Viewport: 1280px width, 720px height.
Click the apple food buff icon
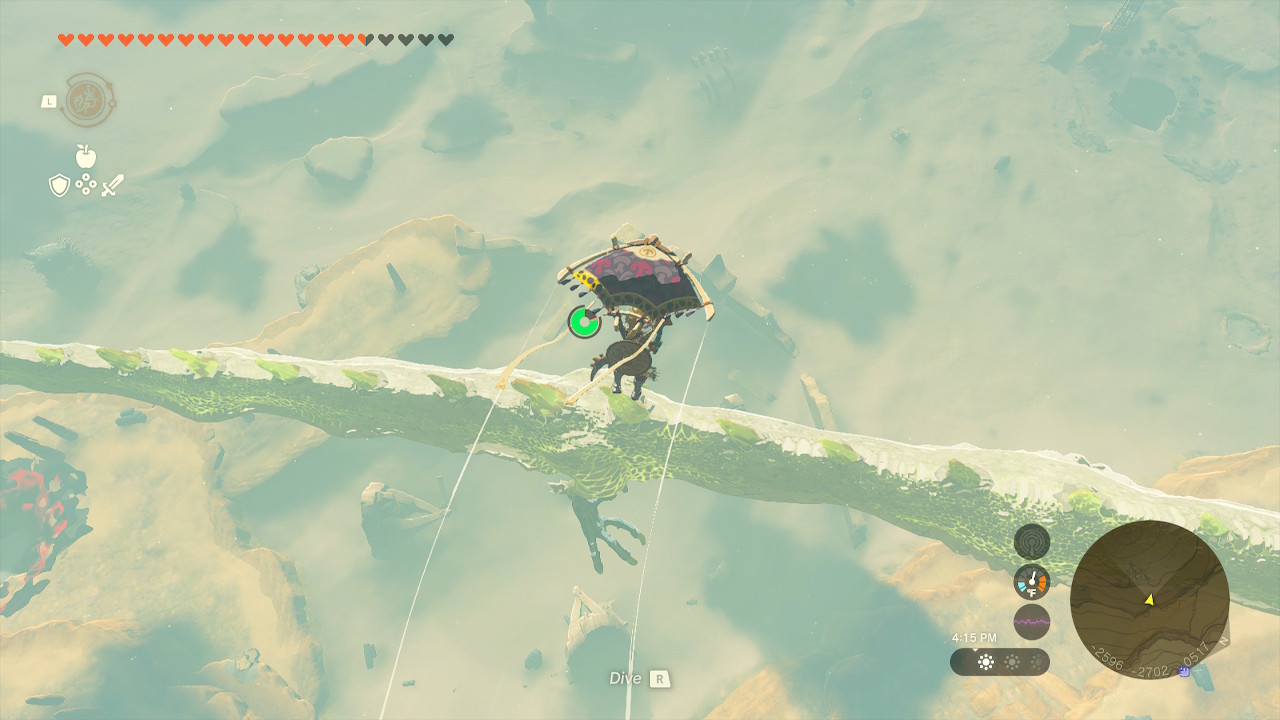tap(85, 157)
